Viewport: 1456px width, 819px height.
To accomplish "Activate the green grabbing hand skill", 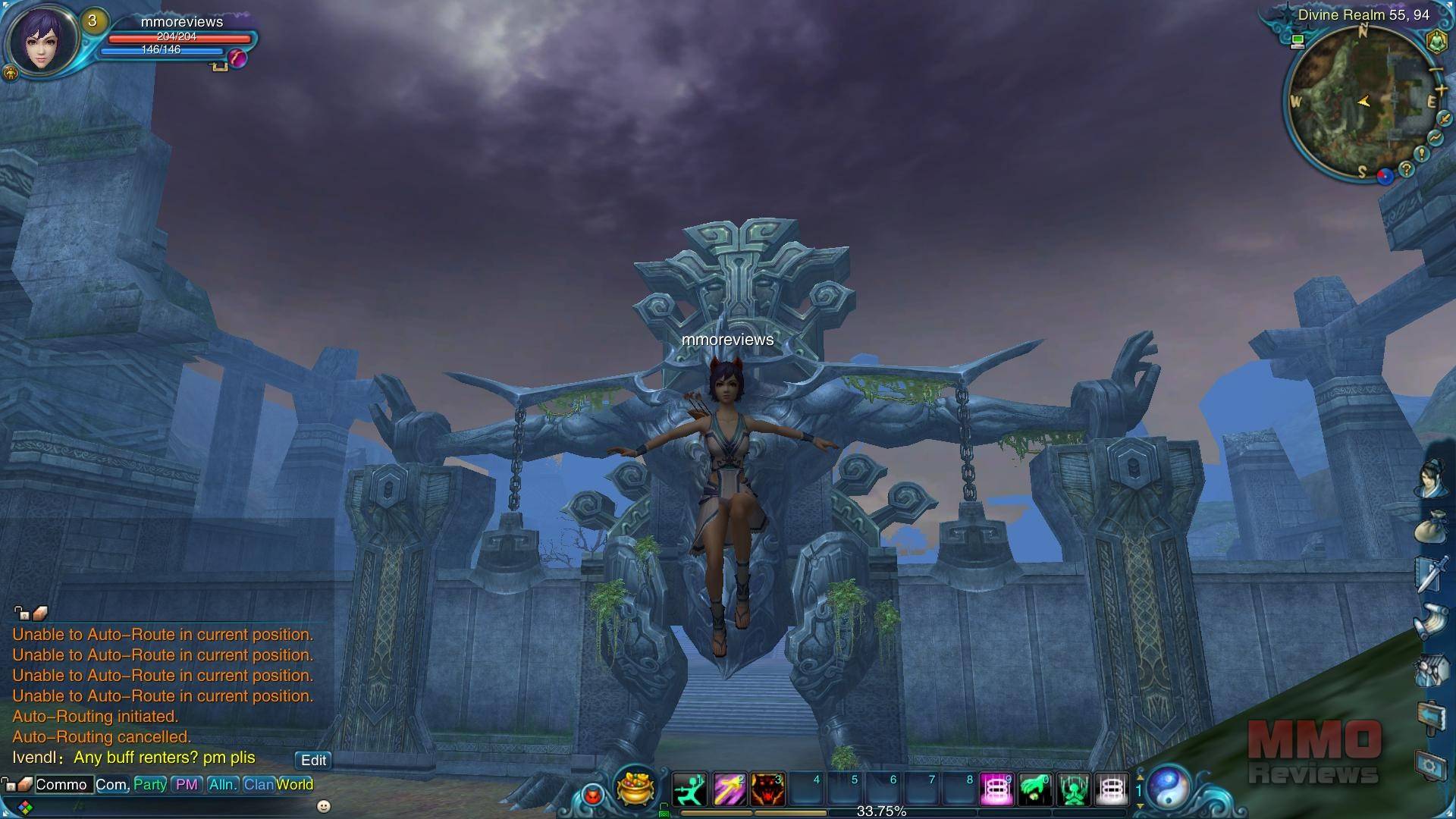I will pos(1034,789).
